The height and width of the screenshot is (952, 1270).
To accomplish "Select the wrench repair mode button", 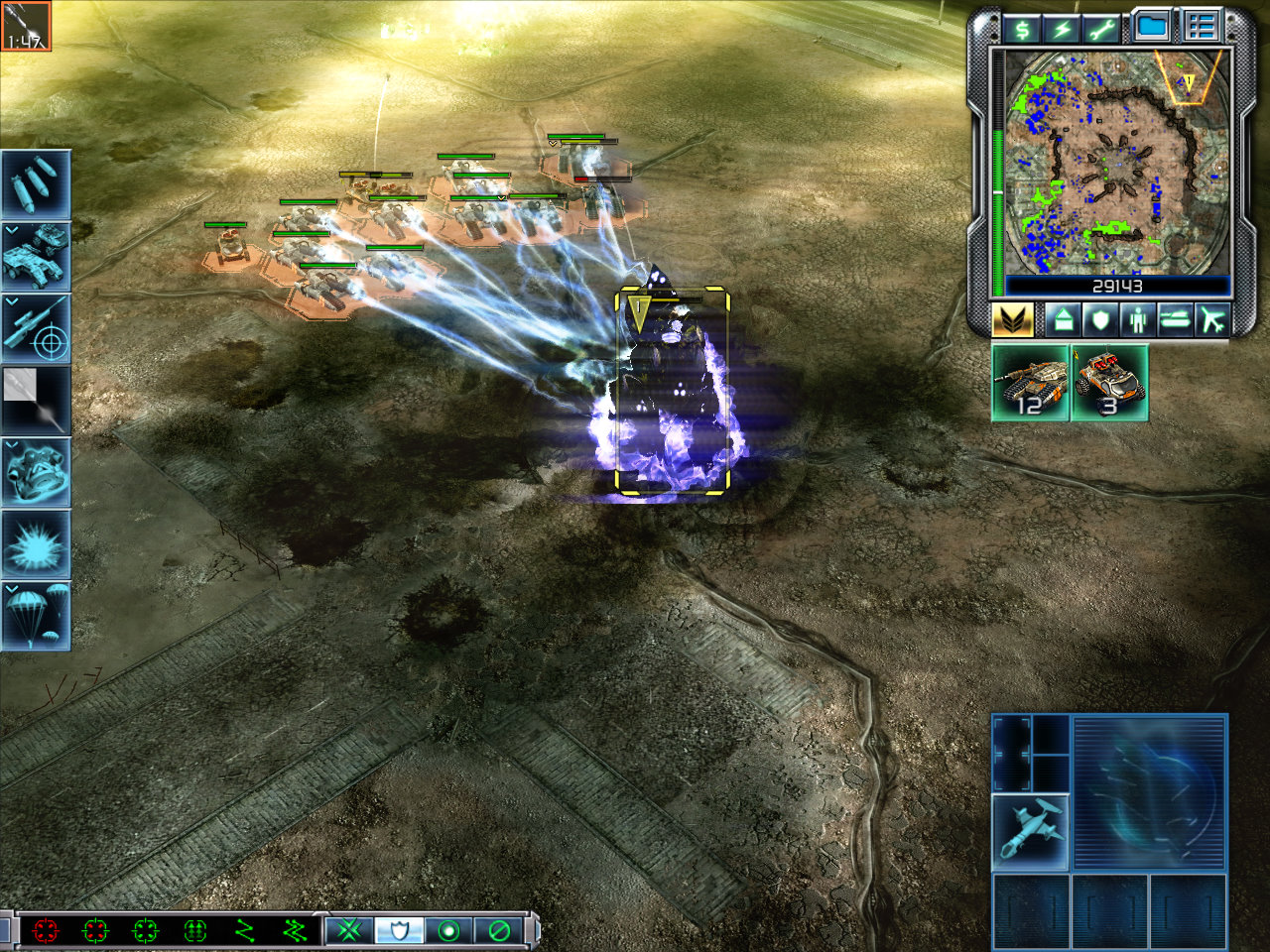I will click(1100, 29).
